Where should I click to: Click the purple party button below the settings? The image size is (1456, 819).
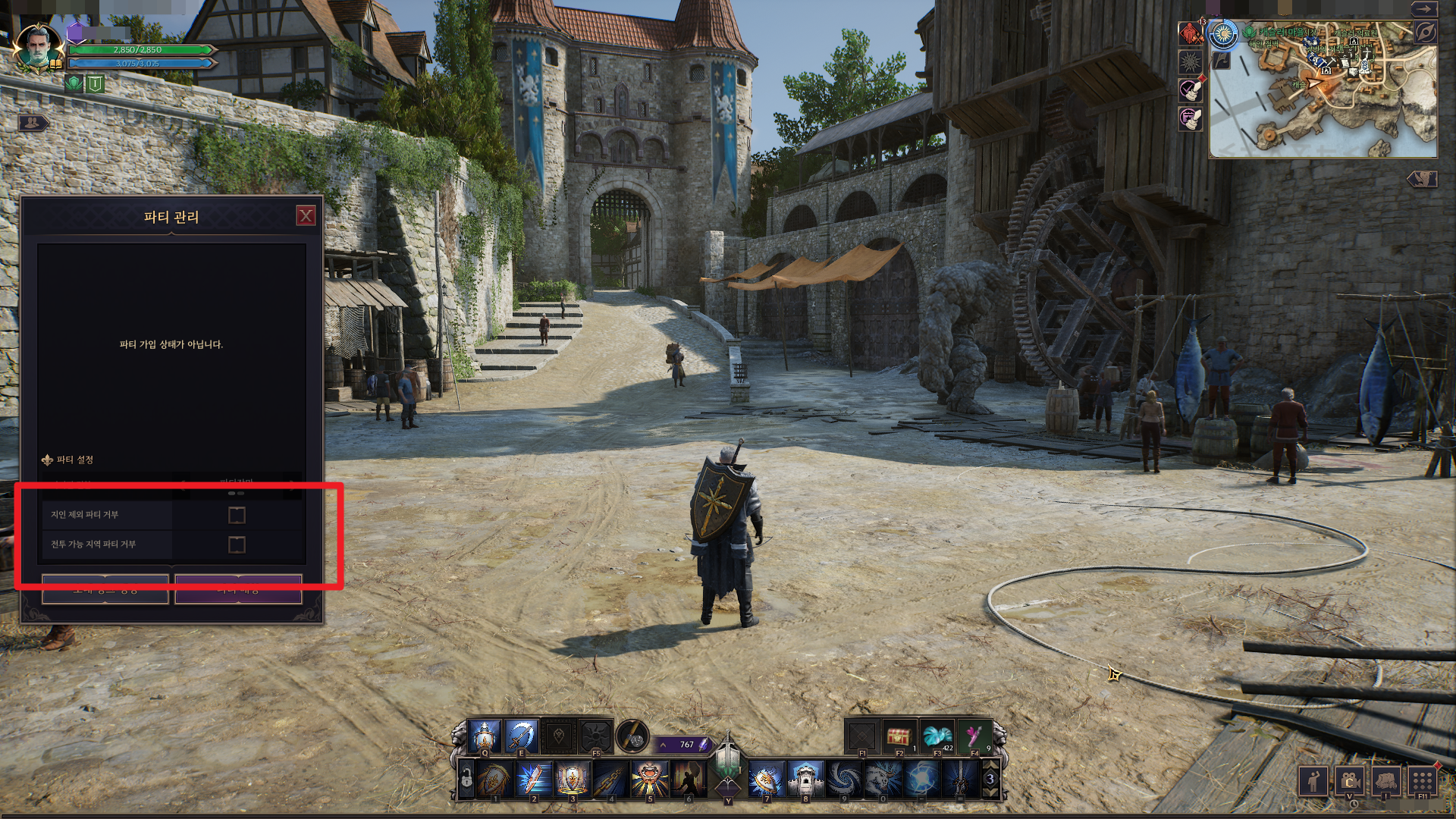pyautogui.click(x=238, y=589)
